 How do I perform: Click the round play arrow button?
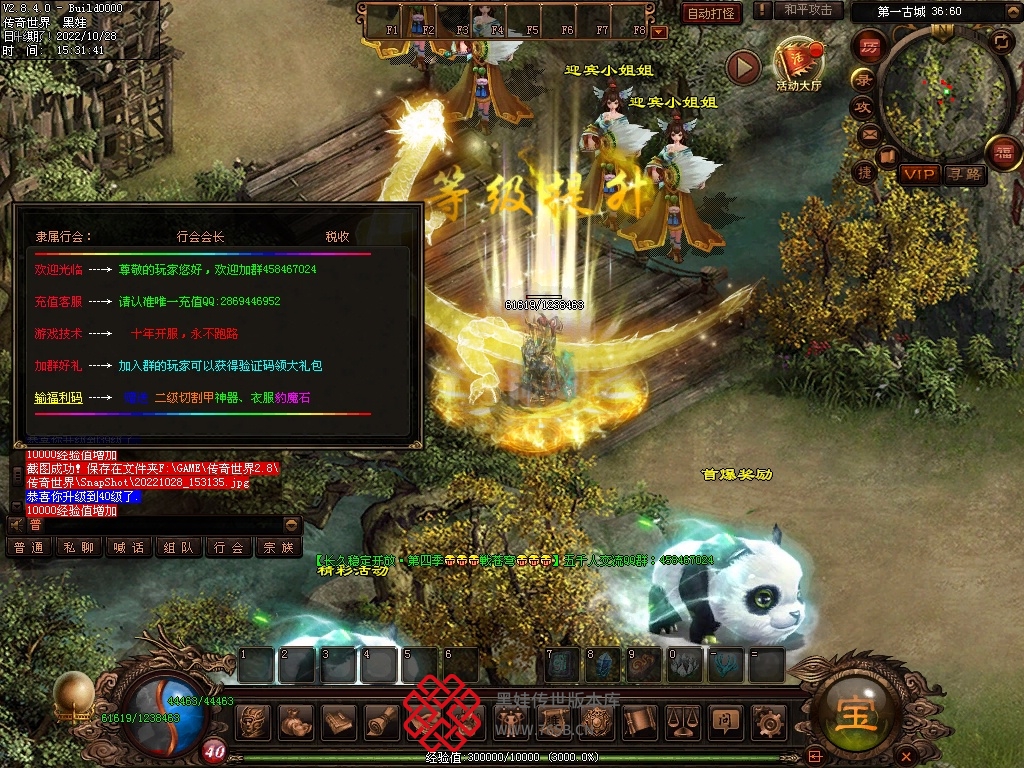743,67
